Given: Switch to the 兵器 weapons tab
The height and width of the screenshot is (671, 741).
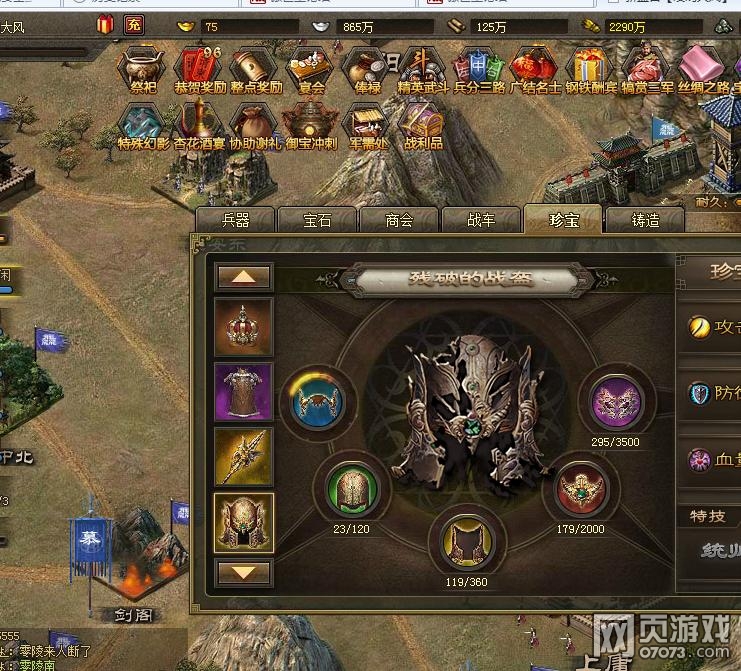Looking at the screenshot, I should (235, 220).
